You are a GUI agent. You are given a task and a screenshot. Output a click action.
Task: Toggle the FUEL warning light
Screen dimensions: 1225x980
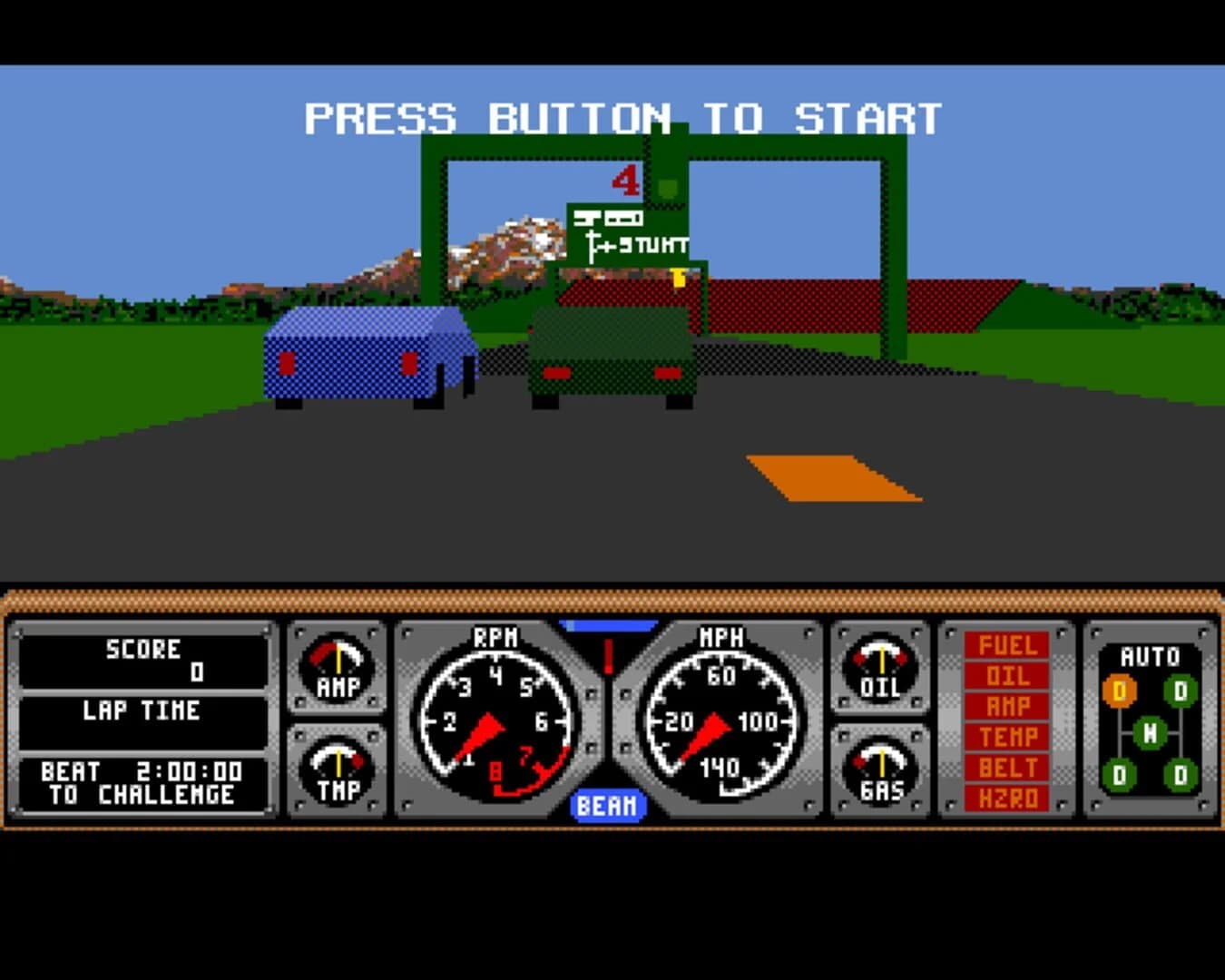coord(1007,646)
